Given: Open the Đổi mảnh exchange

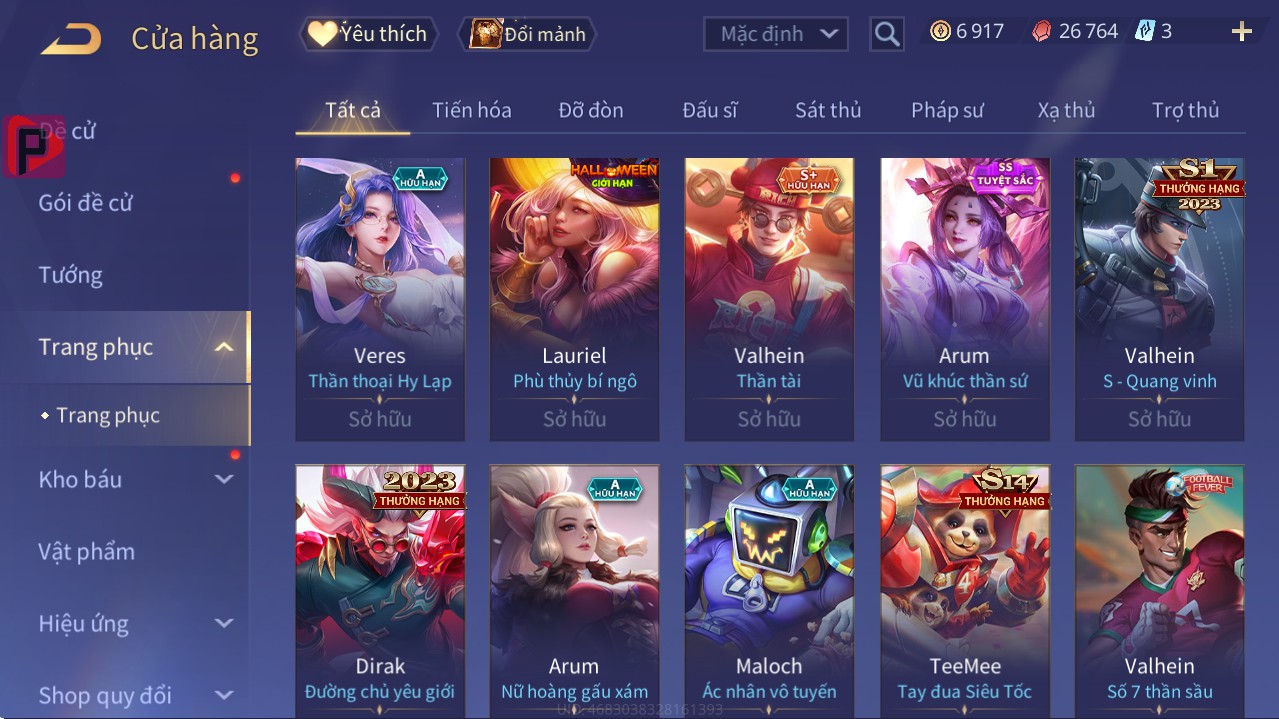Looking at the screenshot, I should pos(527,34).
